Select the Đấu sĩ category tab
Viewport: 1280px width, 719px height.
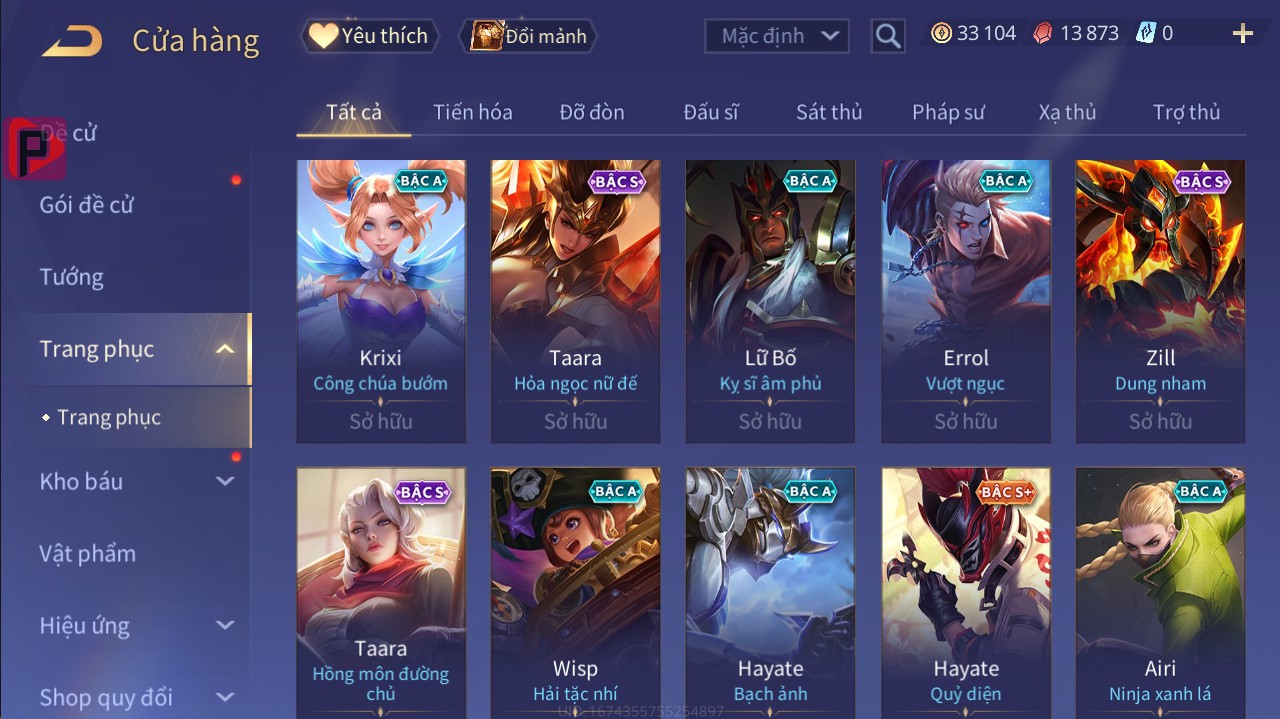(711, 112)
